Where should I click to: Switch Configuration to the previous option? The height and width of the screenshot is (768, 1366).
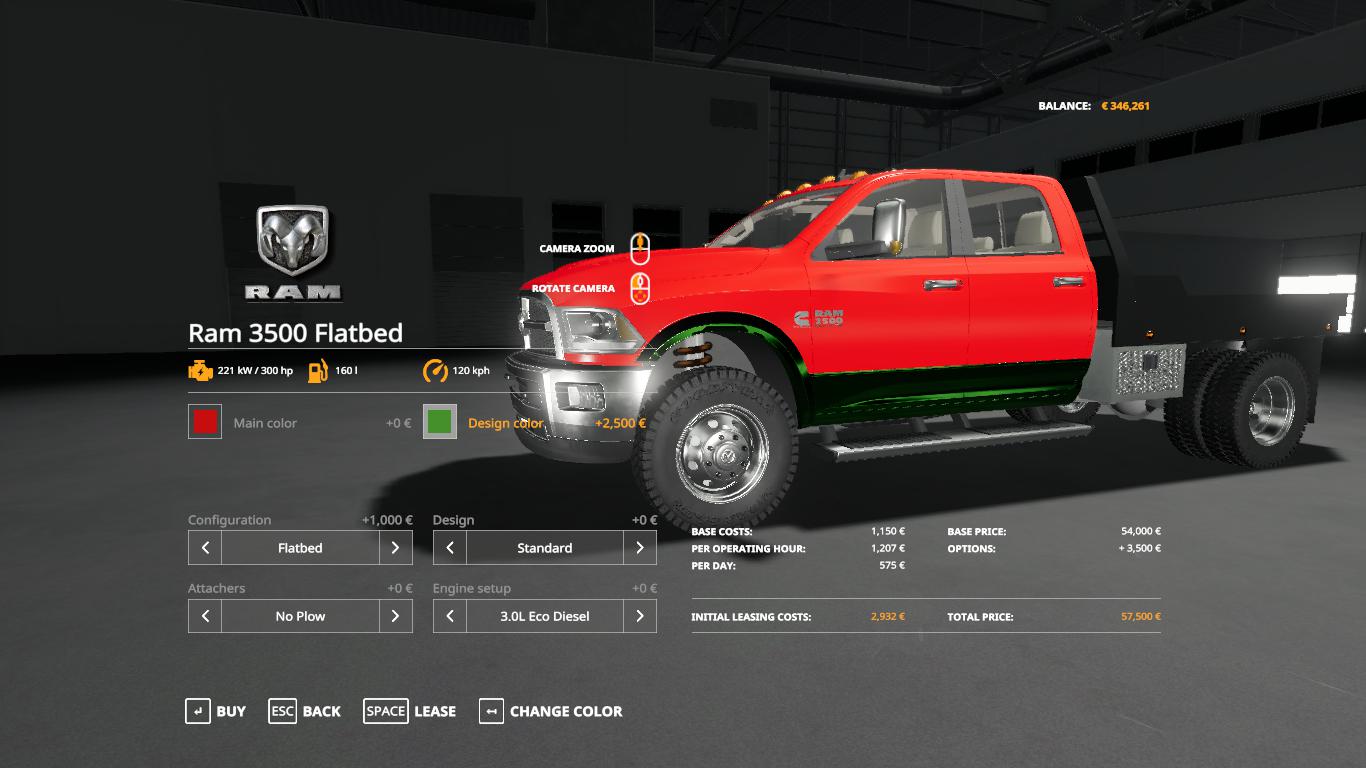[205, 548]
